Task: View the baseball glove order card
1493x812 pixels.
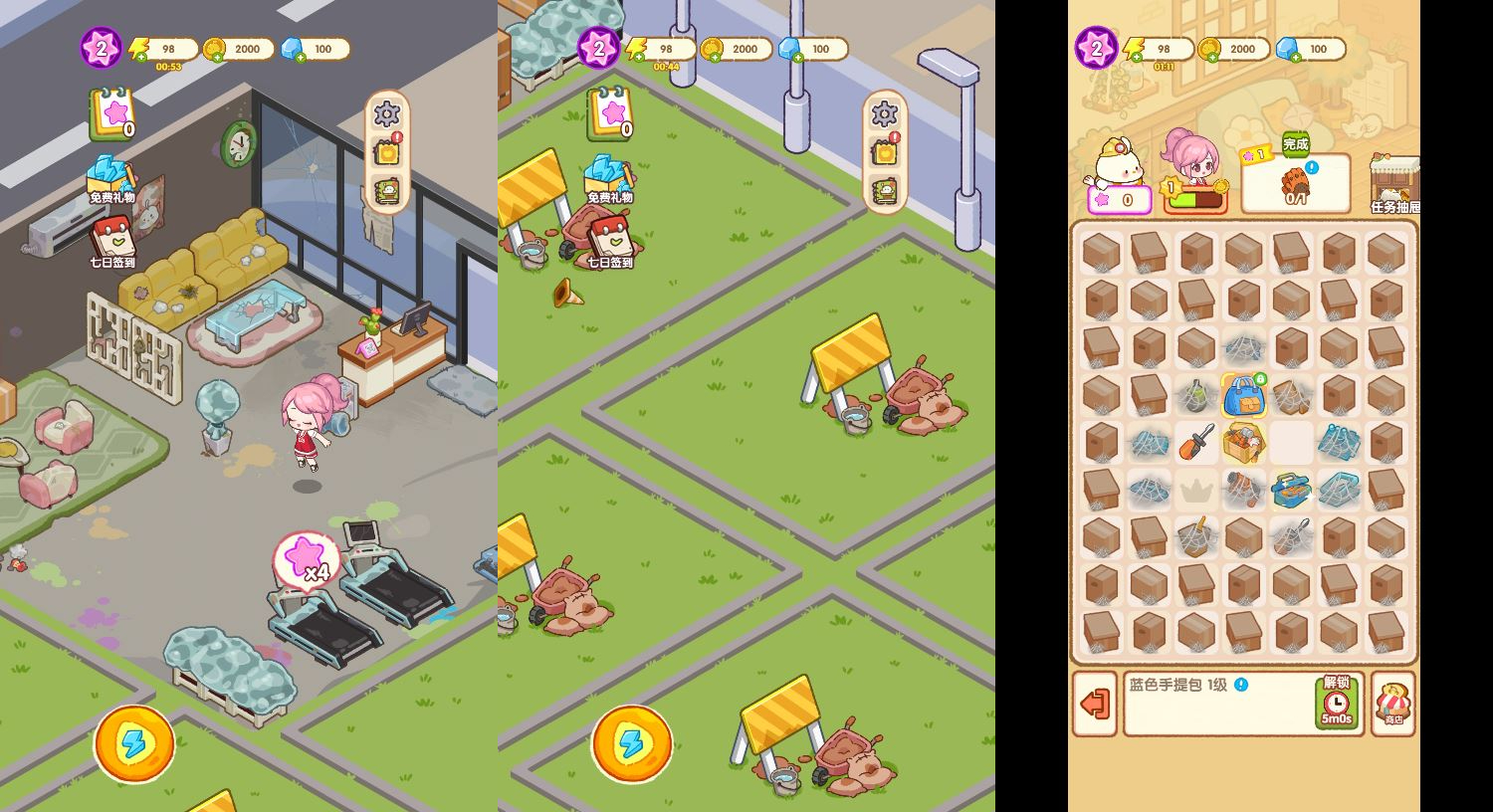Action: coord(1295,184)
